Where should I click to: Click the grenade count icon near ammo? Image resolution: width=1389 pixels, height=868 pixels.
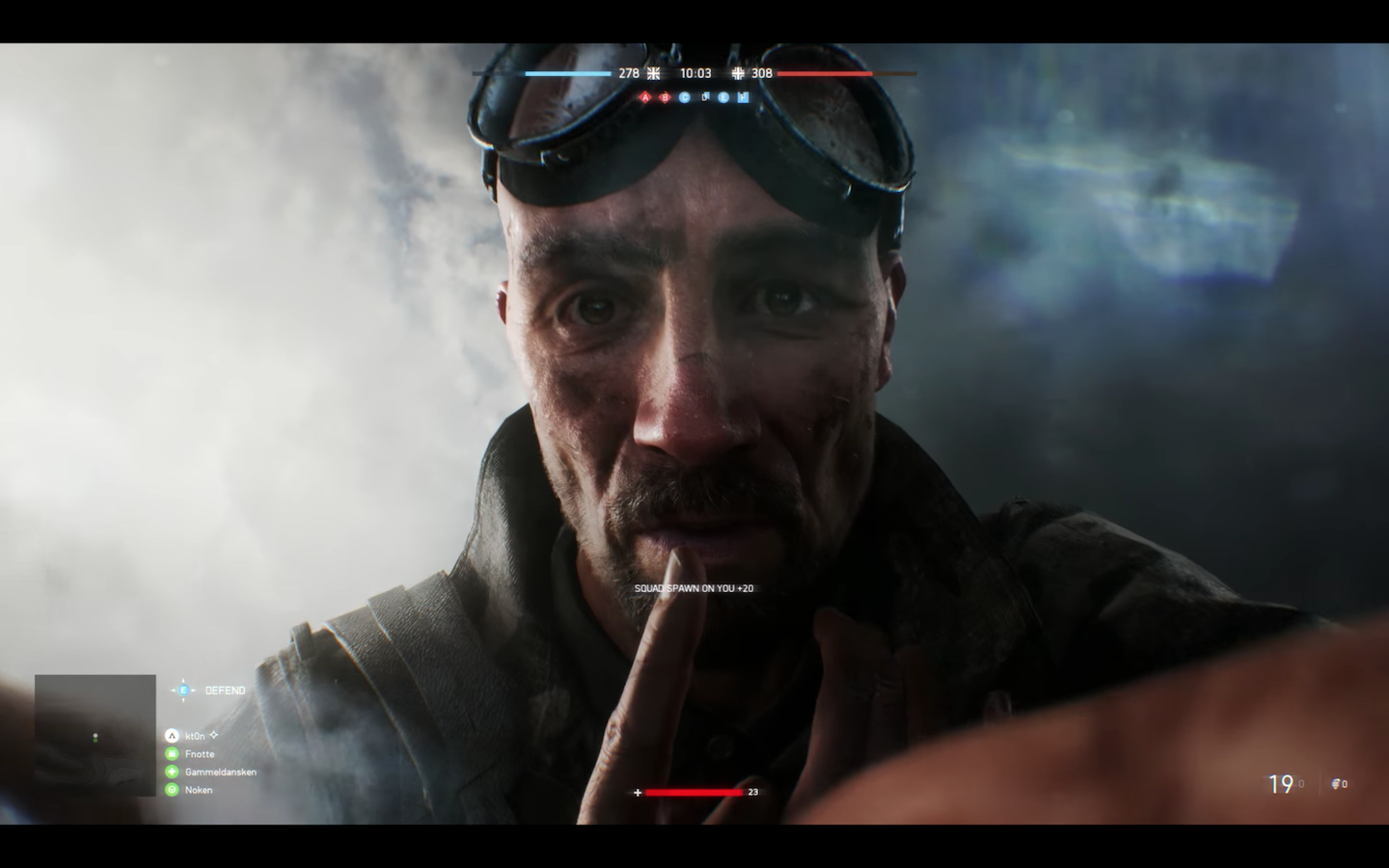1336,785
